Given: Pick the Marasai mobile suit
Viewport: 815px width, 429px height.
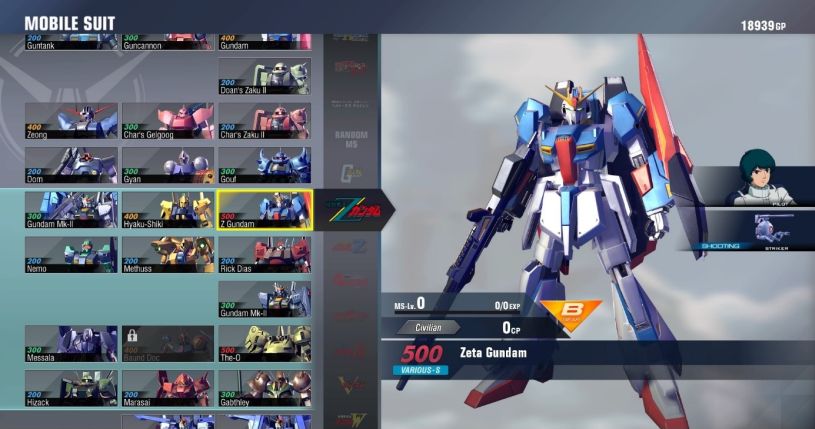Looking at the screenshot, I should (x=167, y=388).
